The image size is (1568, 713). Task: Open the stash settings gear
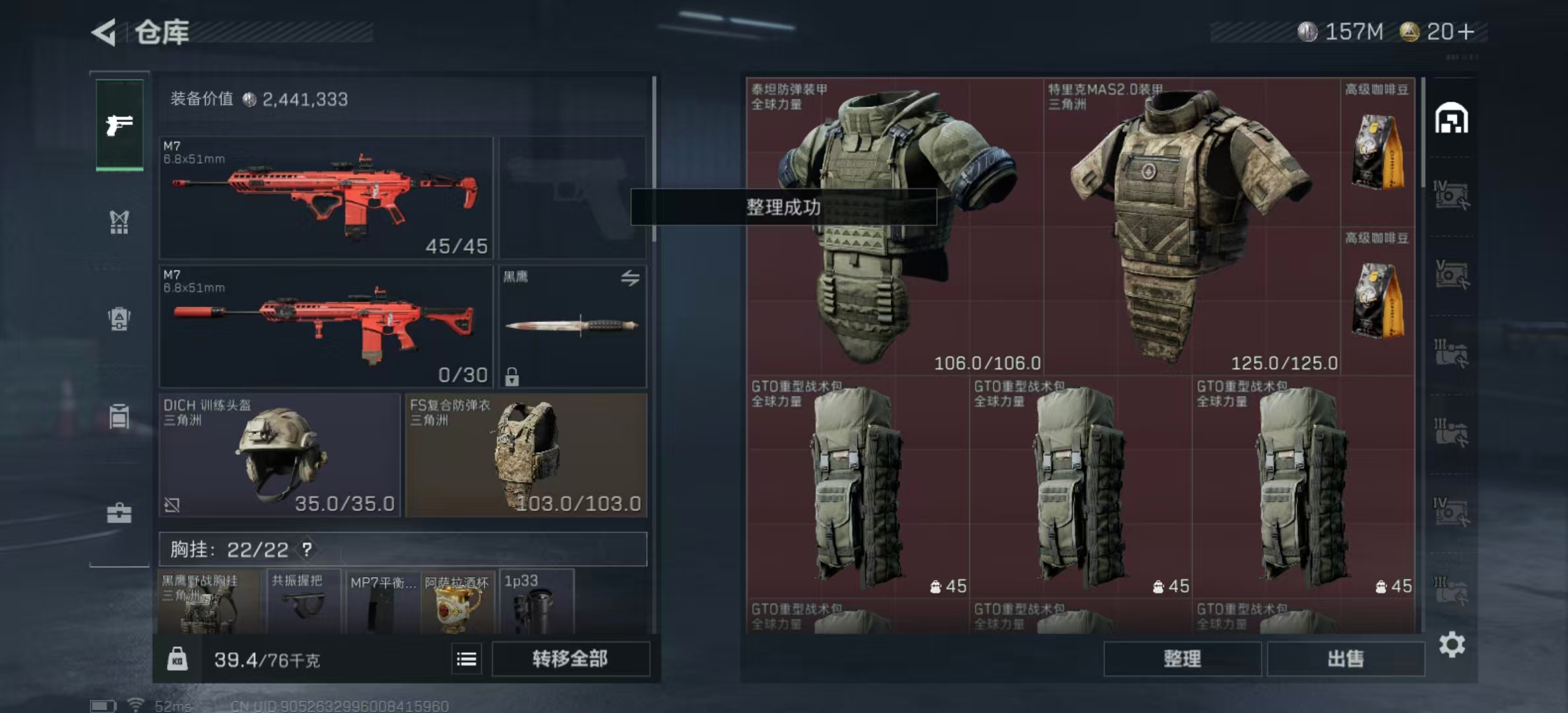coord(1452,644)
